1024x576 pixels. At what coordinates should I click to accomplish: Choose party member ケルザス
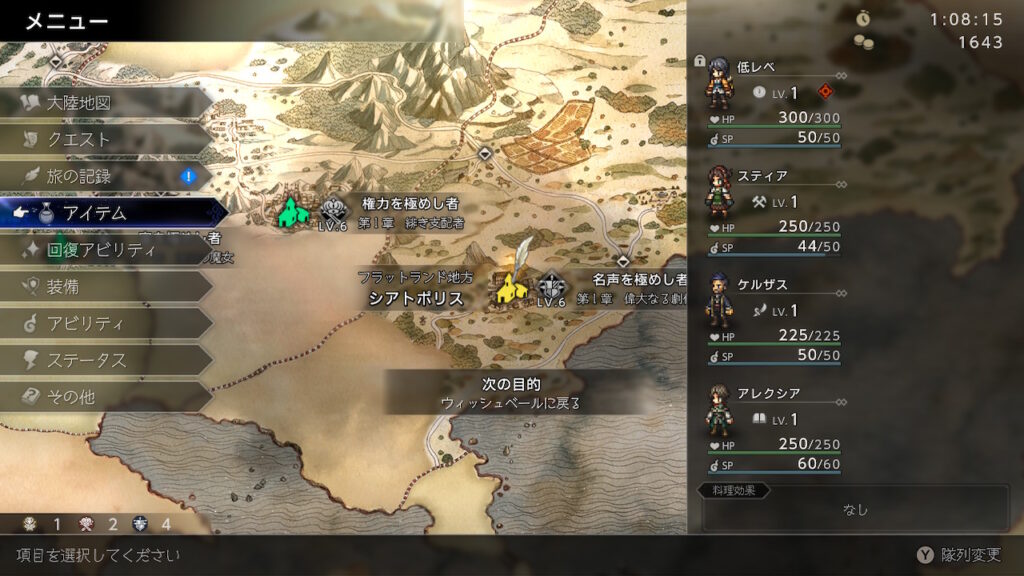click(x=770, y=320)
